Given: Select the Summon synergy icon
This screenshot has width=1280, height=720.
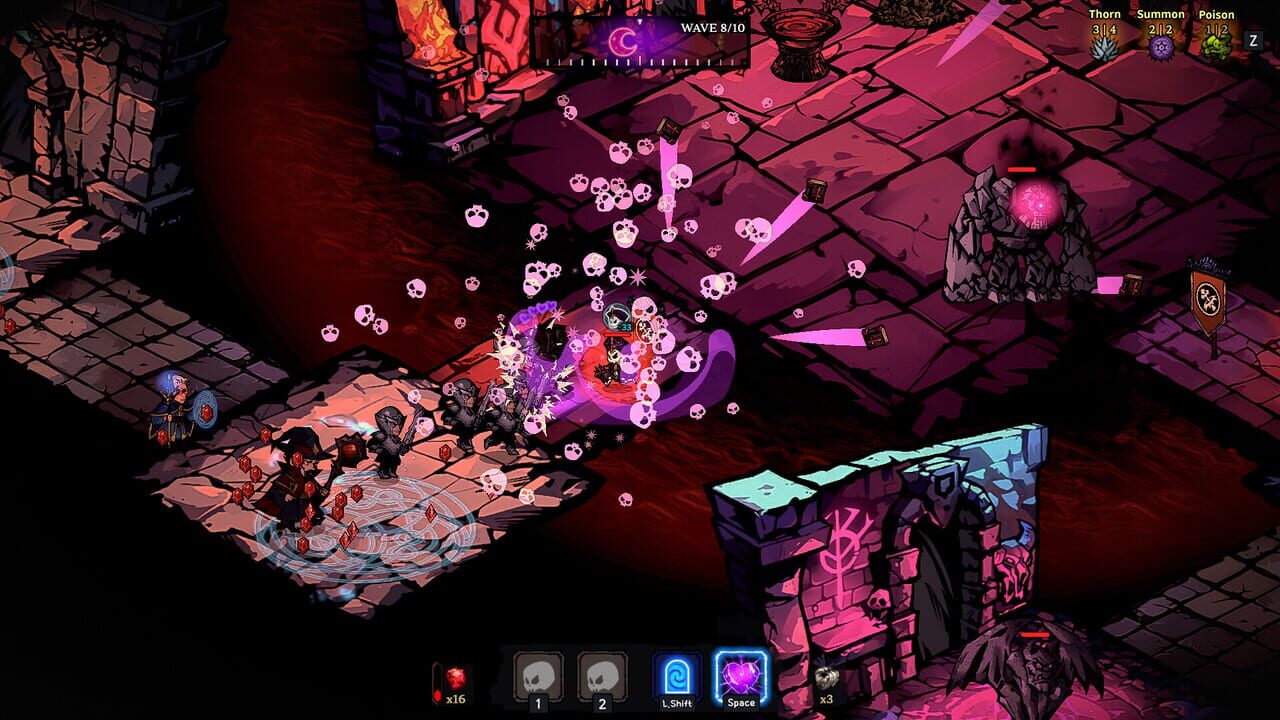Looking at the screenshot, I should (1163, 46).
